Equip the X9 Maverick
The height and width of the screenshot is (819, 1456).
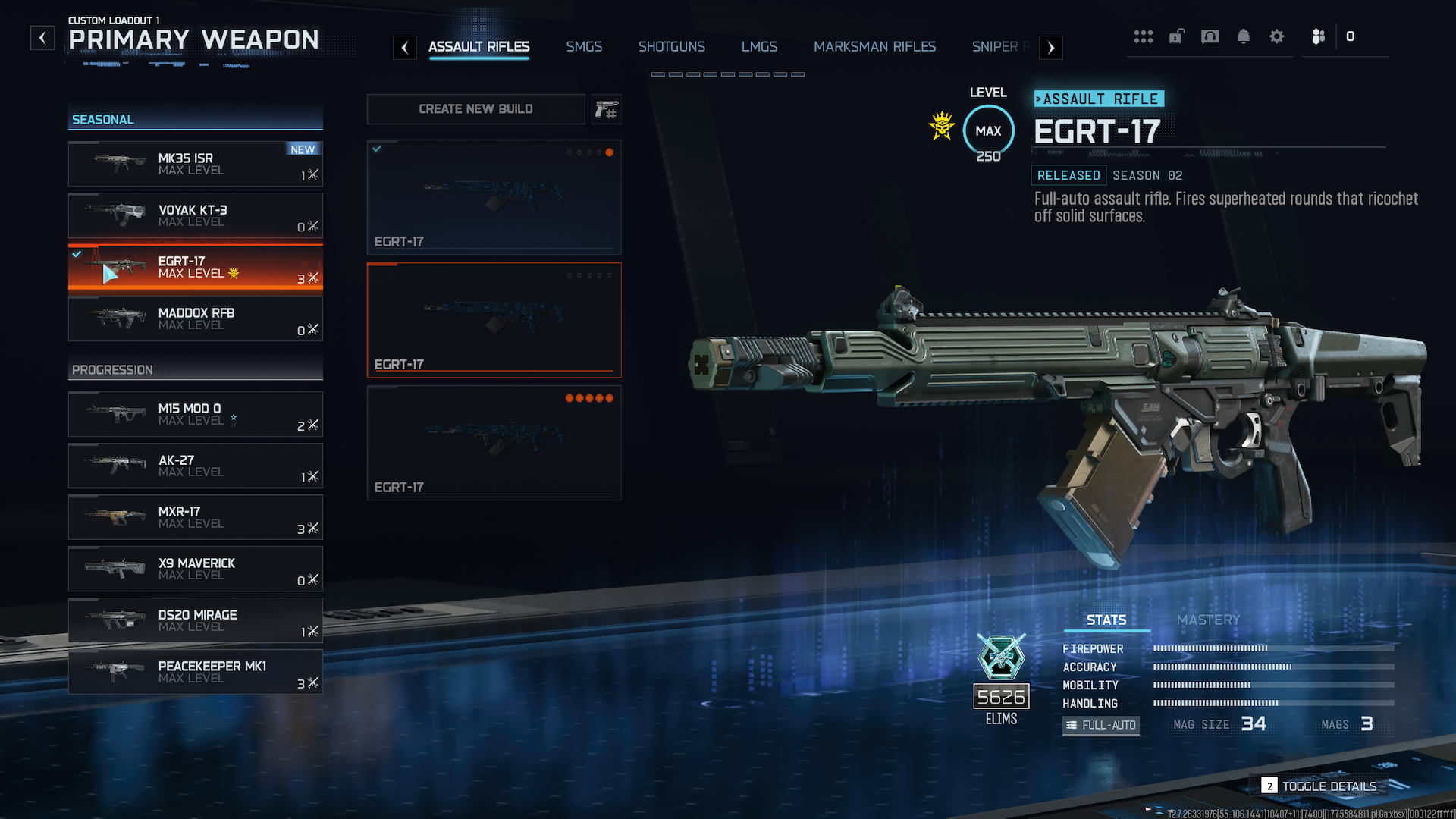point(196,569)
